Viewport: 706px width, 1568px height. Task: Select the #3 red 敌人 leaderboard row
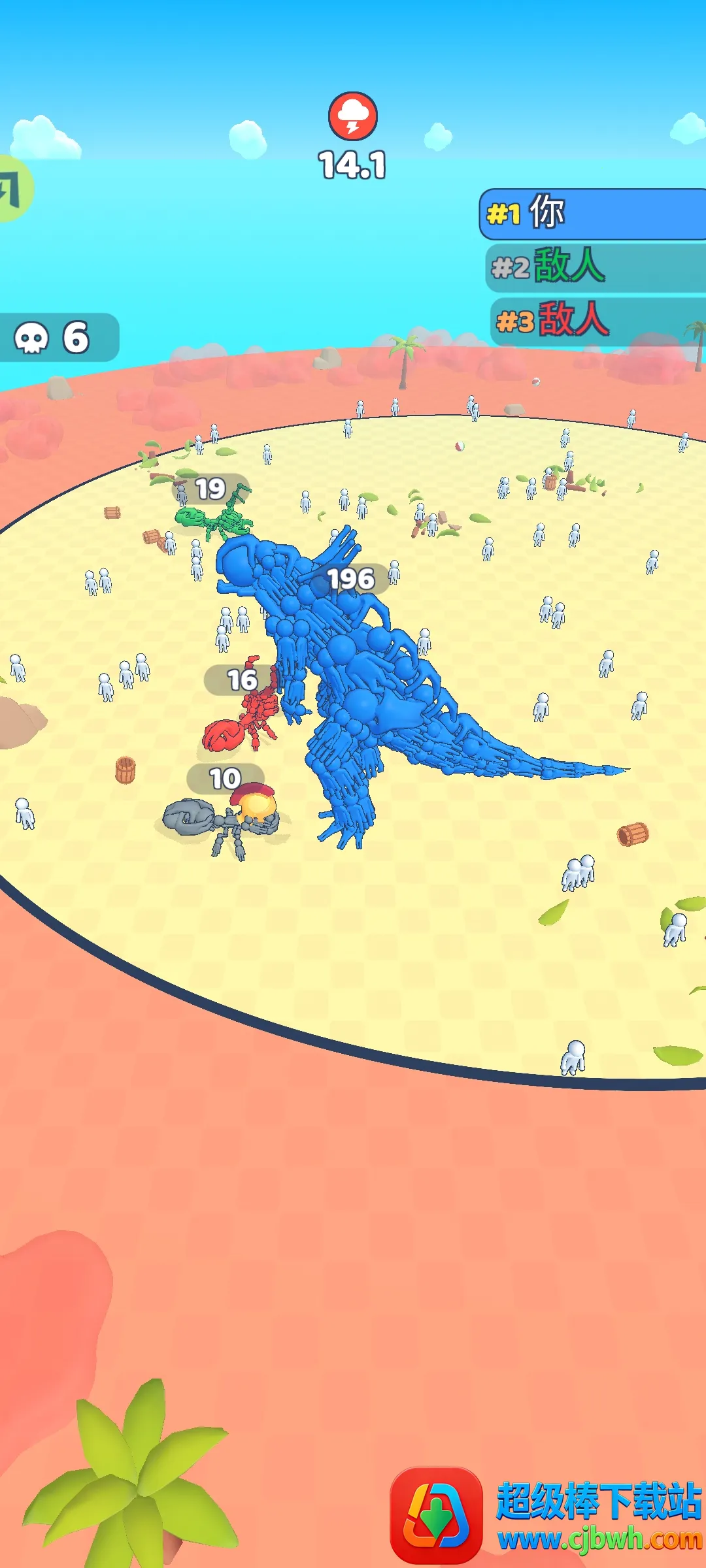pyautogui.click(x=596, y=321)
